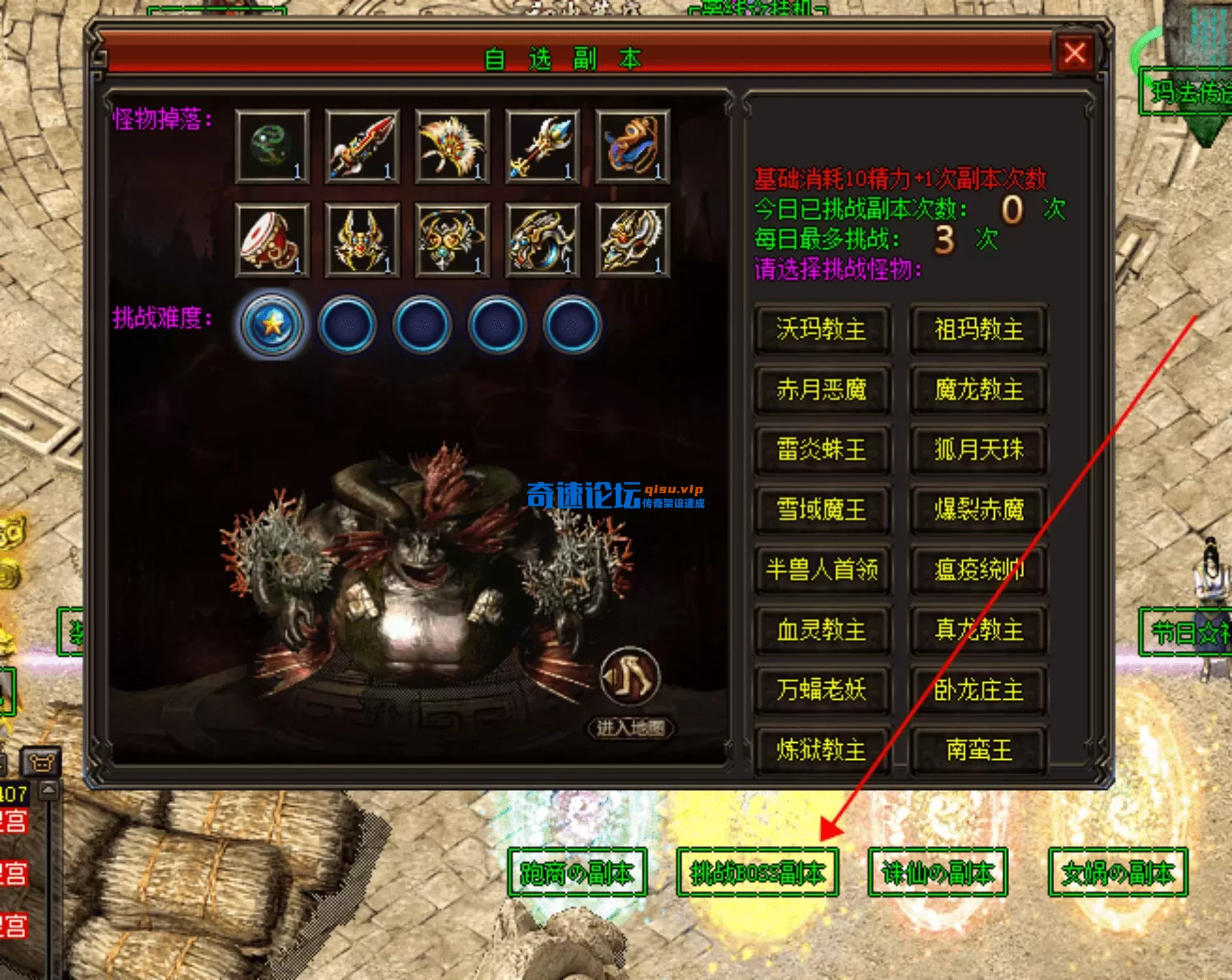This screenshot has width=1232, height=980.
Task: Open the 诛仙の副本 dungeon
Action: (937, 873)
